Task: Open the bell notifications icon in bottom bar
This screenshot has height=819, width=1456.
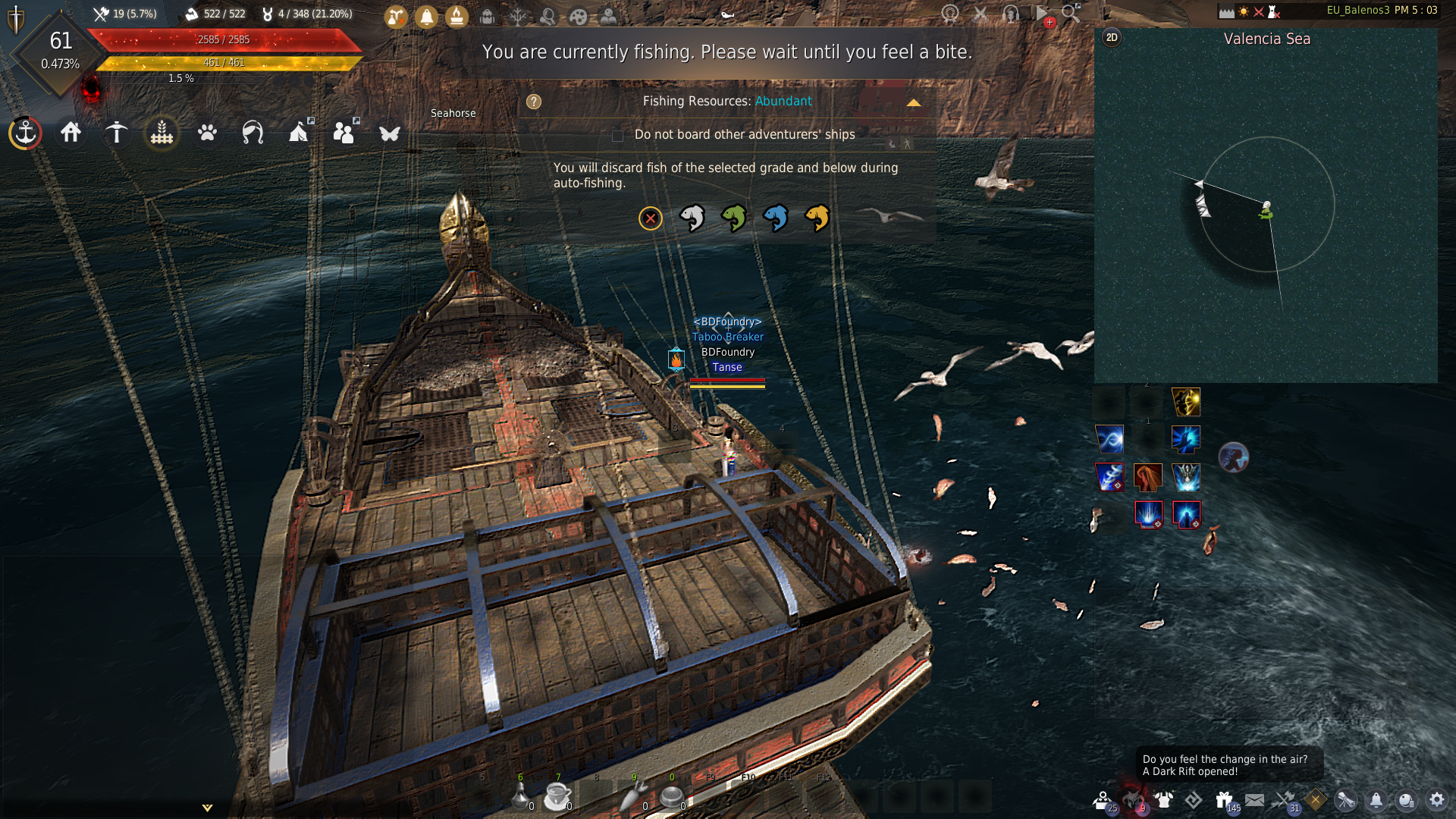Action: [1376, 799]
